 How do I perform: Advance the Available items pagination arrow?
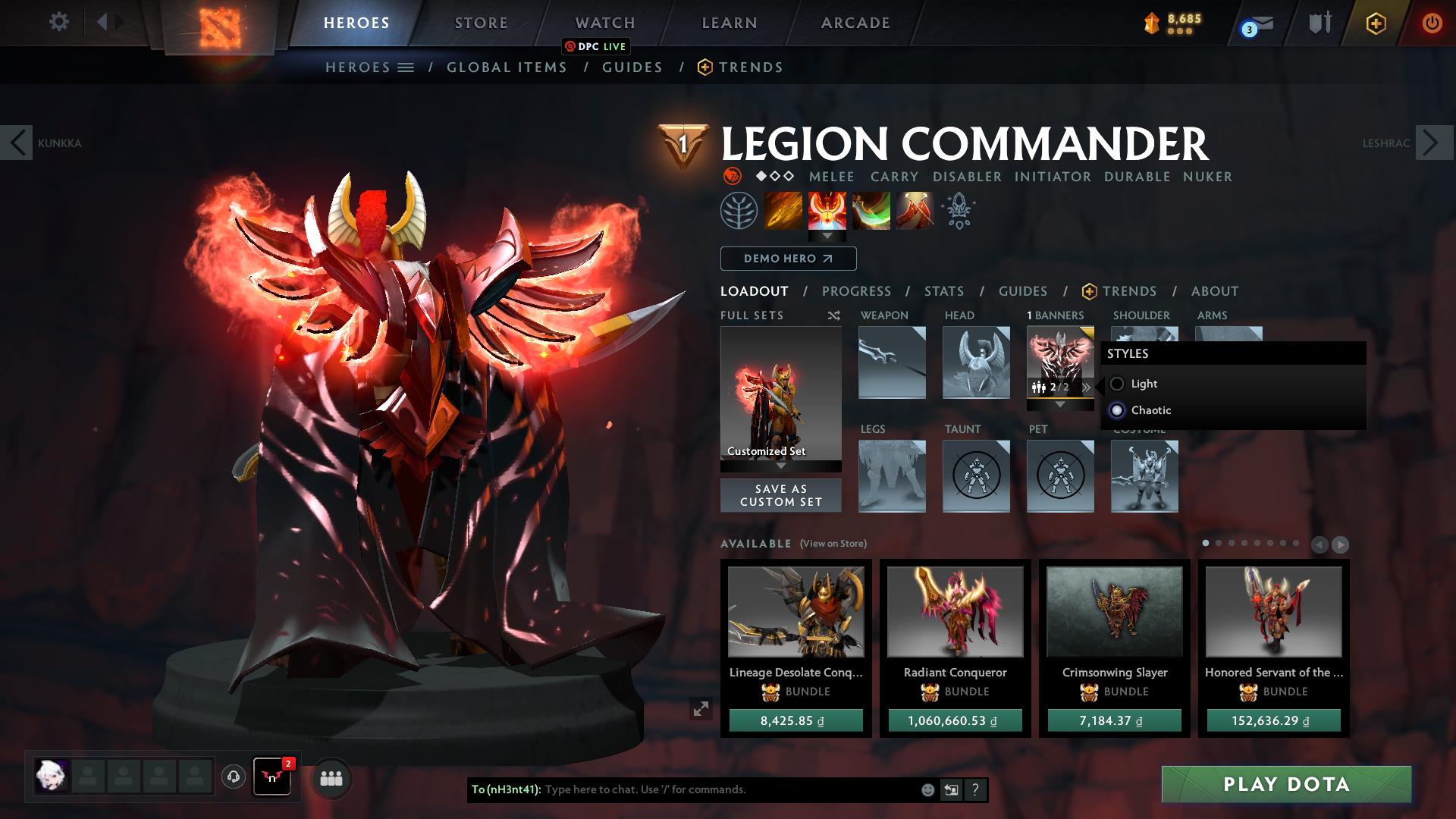(1341, 544)
